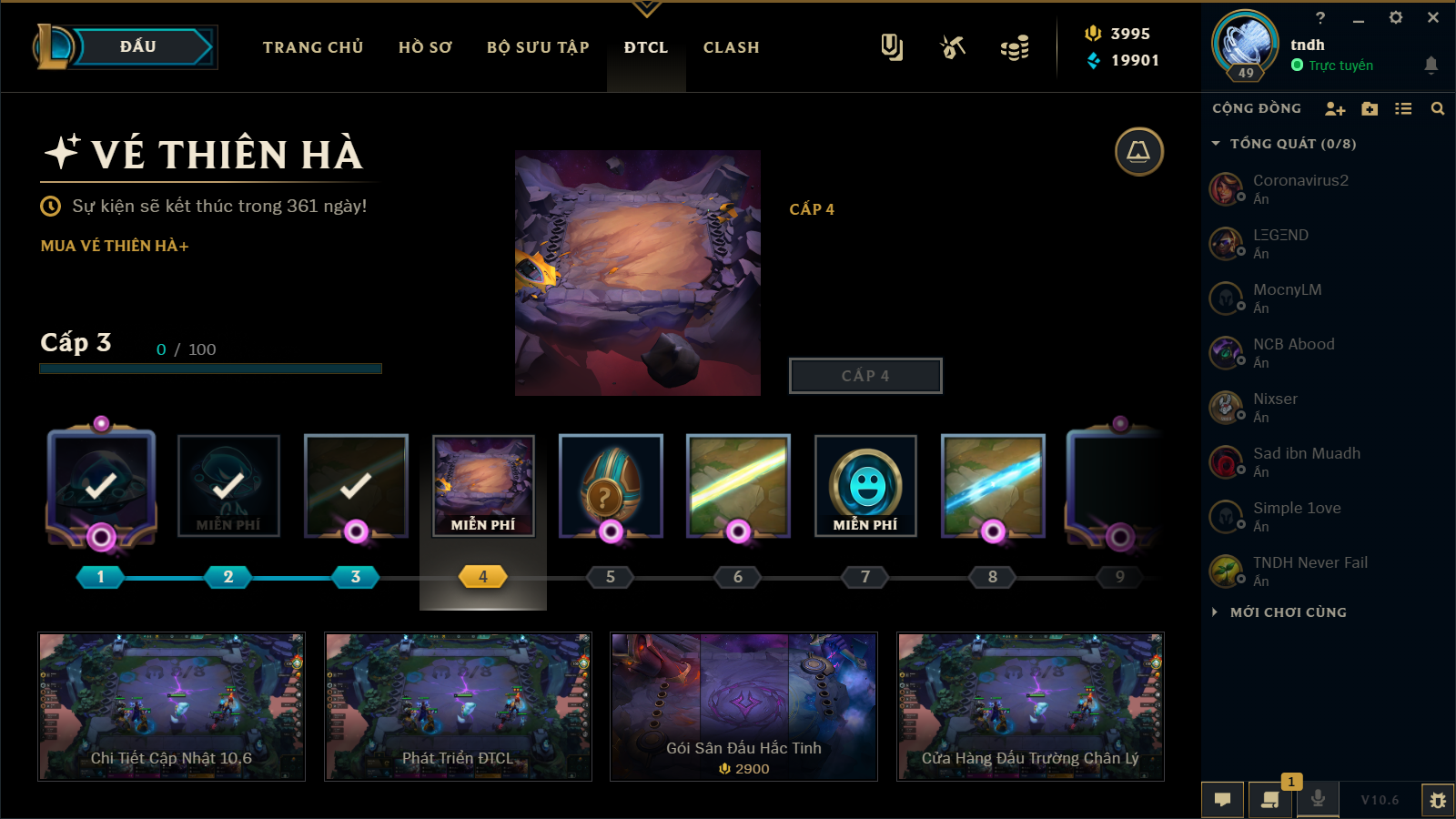Click the ĐẤU play button

tap(138, 47)
